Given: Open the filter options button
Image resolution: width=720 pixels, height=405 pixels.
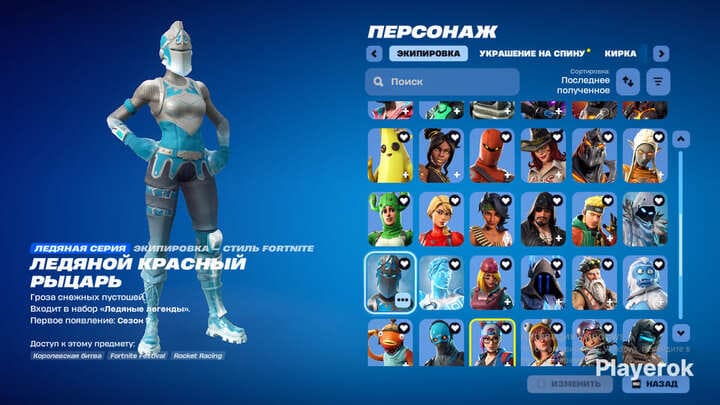Looking at the screenshot, I should [x=659, y=82].
